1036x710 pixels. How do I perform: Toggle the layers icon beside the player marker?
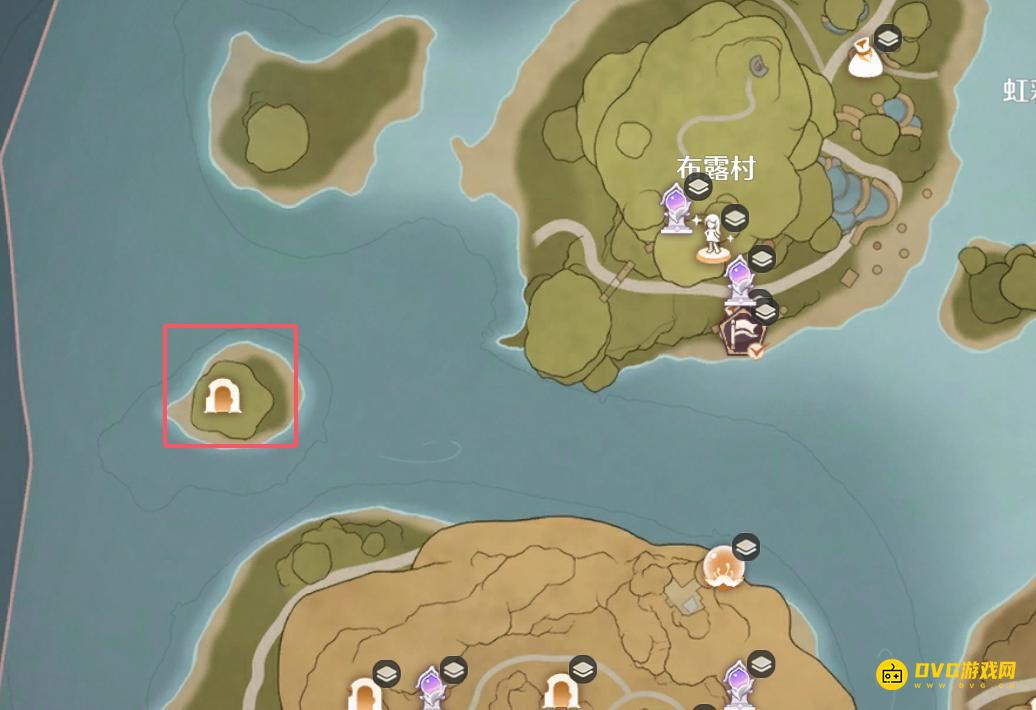coord(735,217)
